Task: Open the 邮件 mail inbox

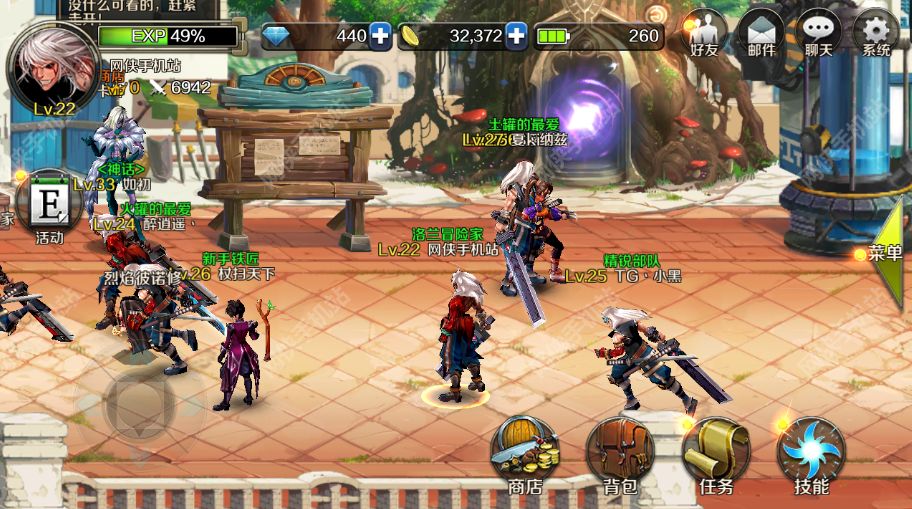Action: pyautogui.click(x=762, y=32)
